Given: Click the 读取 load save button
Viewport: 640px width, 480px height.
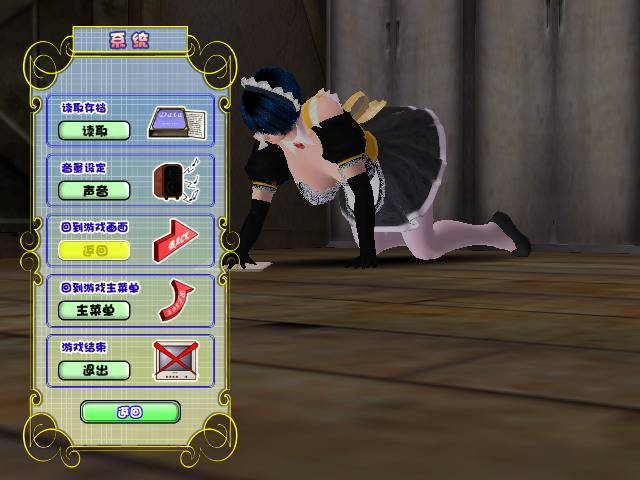Looking at the screenshot, I should click(94, 130).
